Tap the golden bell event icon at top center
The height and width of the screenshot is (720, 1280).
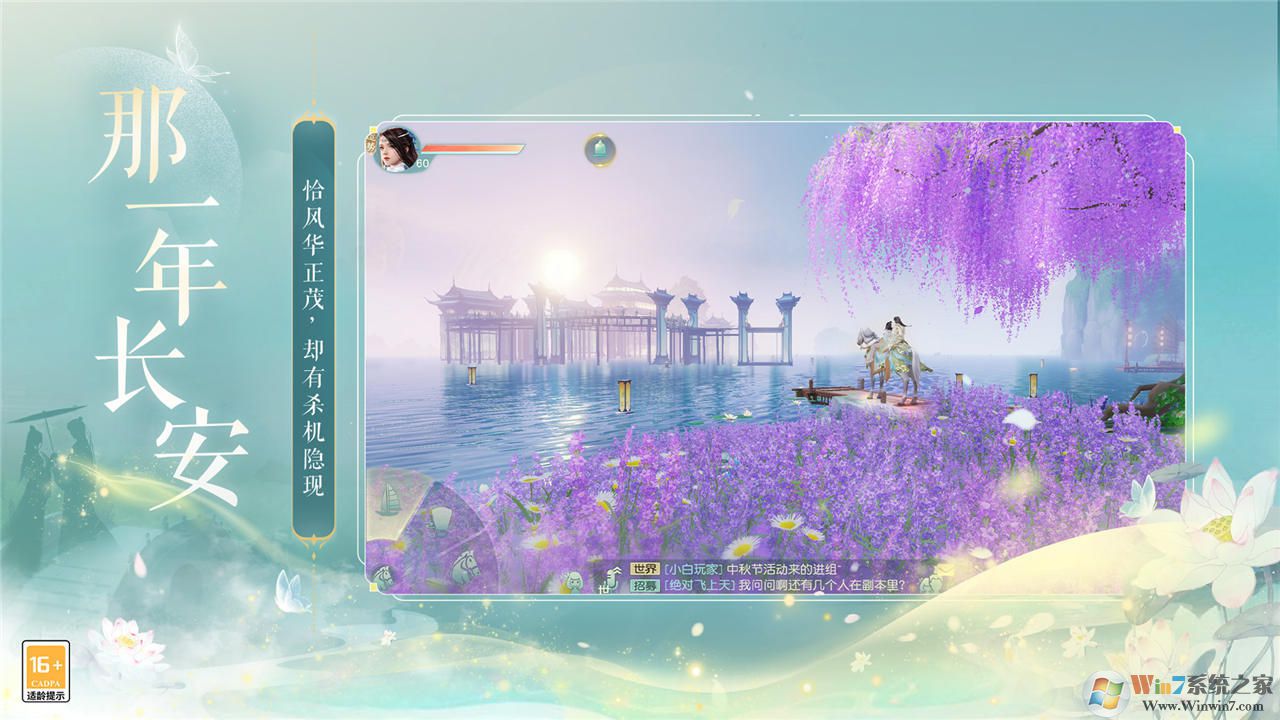click(x=598, y=149)
